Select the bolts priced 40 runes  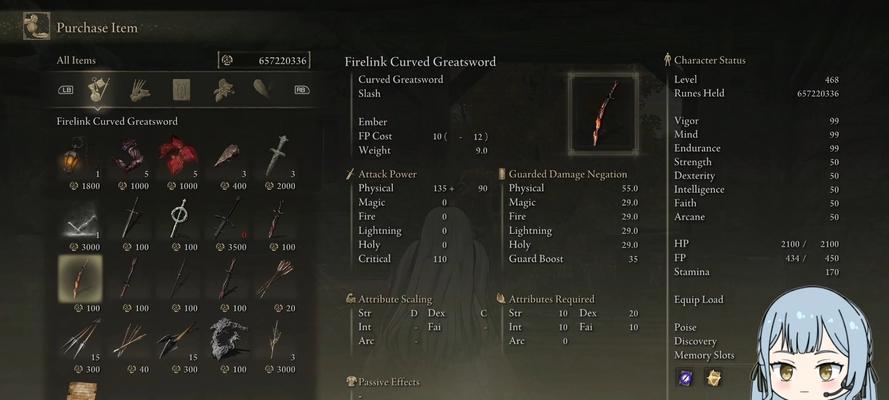point(130,340)
